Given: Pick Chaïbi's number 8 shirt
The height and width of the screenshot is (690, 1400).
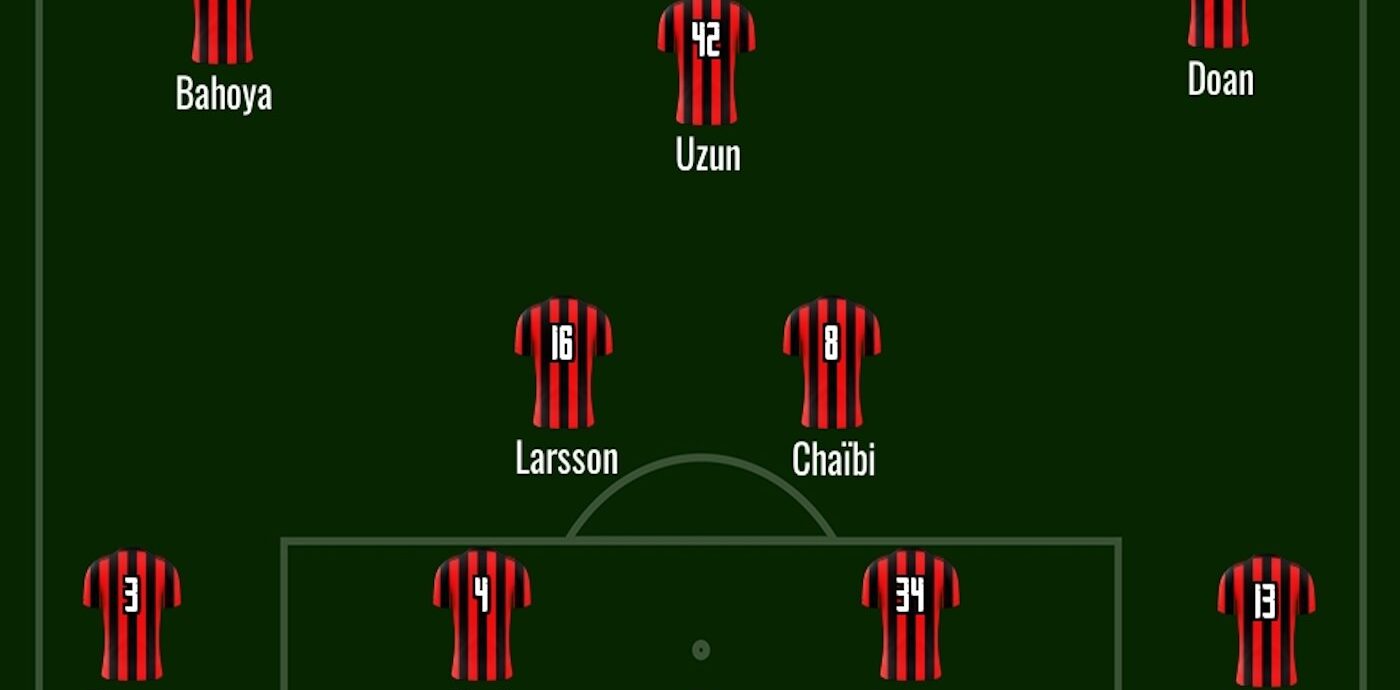Looking at the screenshot, I should pos(831,362).
